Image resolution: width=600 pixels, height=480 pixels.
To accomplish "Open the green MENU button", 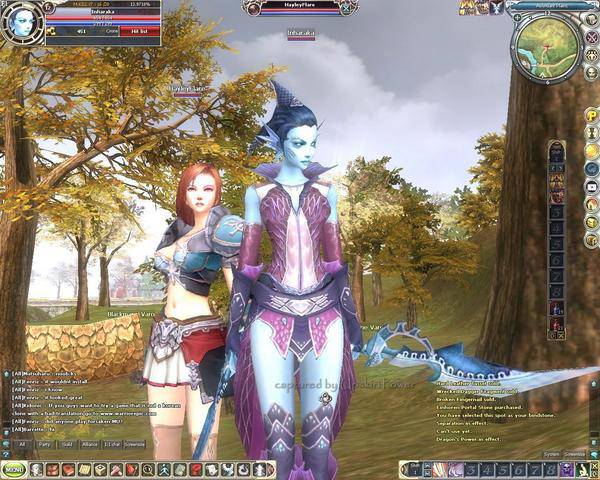I will pos(14,469).
